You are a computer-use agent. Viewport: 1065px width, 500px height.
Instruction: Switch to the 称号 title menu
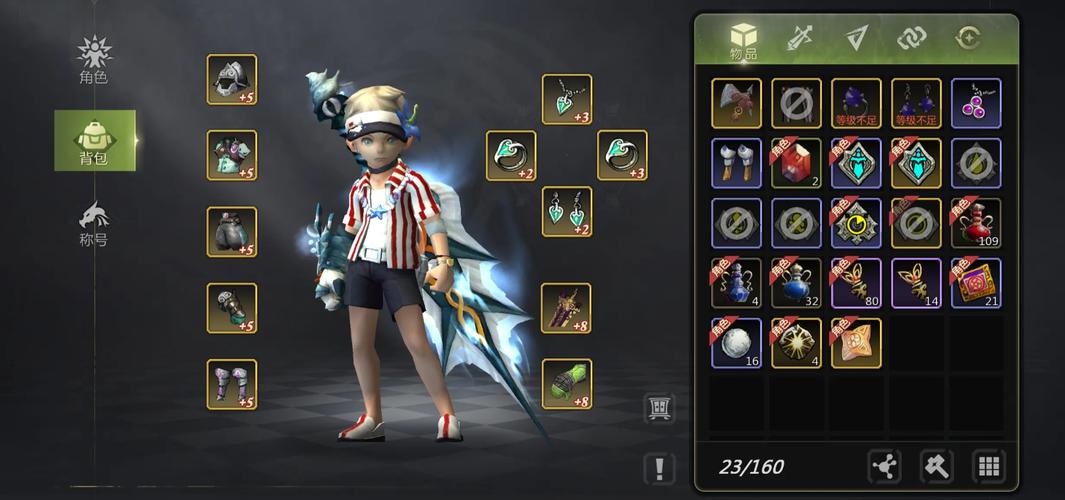click(x=94, y=223)
